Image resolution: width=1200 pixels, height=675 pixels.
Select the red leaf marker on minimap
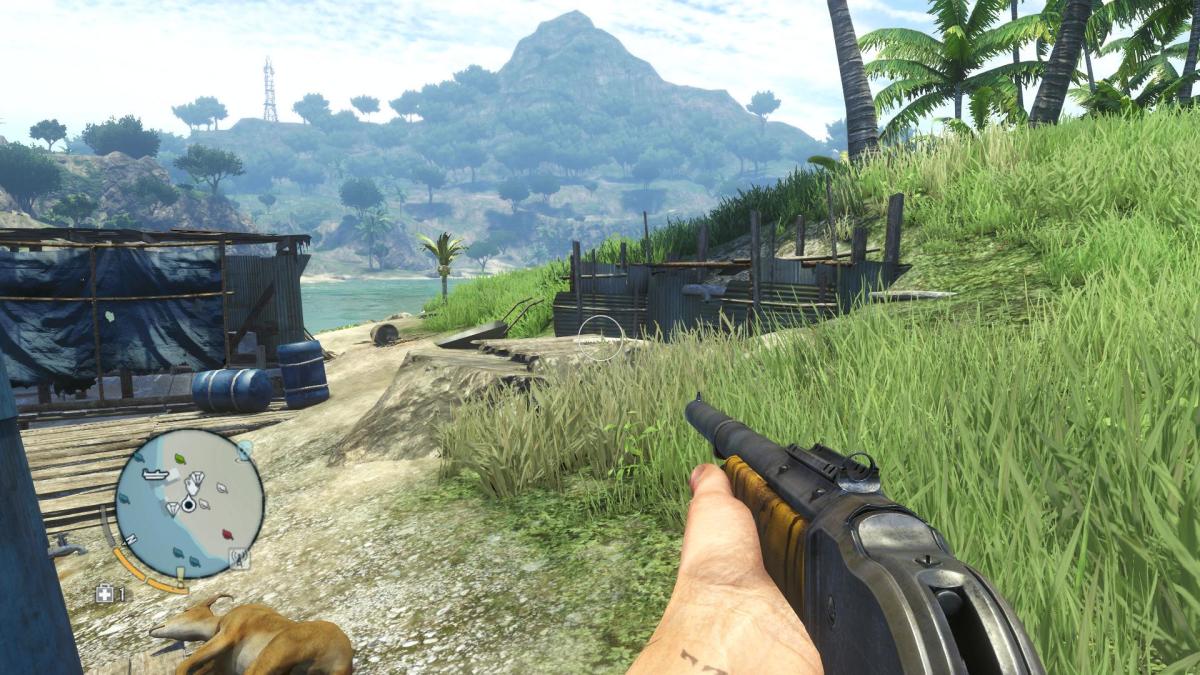click(x=226, y=534)
